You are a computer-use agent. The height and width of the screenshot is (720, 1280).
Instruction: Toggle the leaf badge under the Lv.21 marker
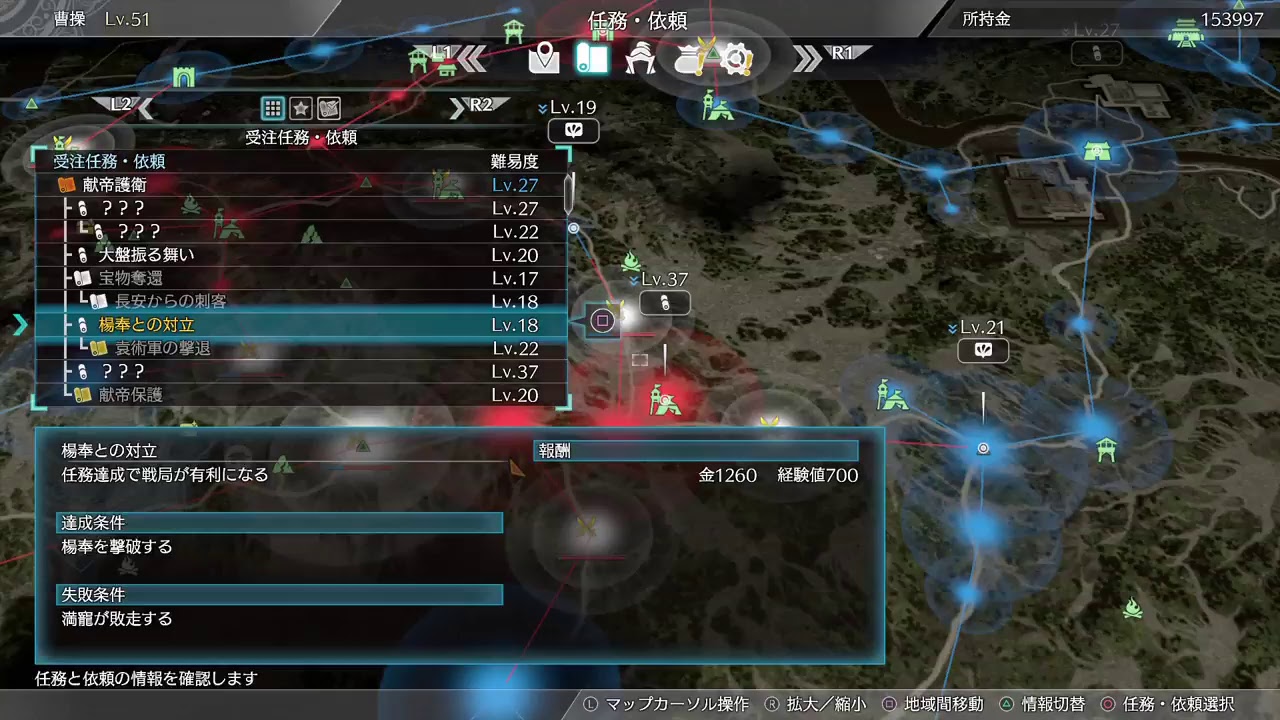(983, 351)
